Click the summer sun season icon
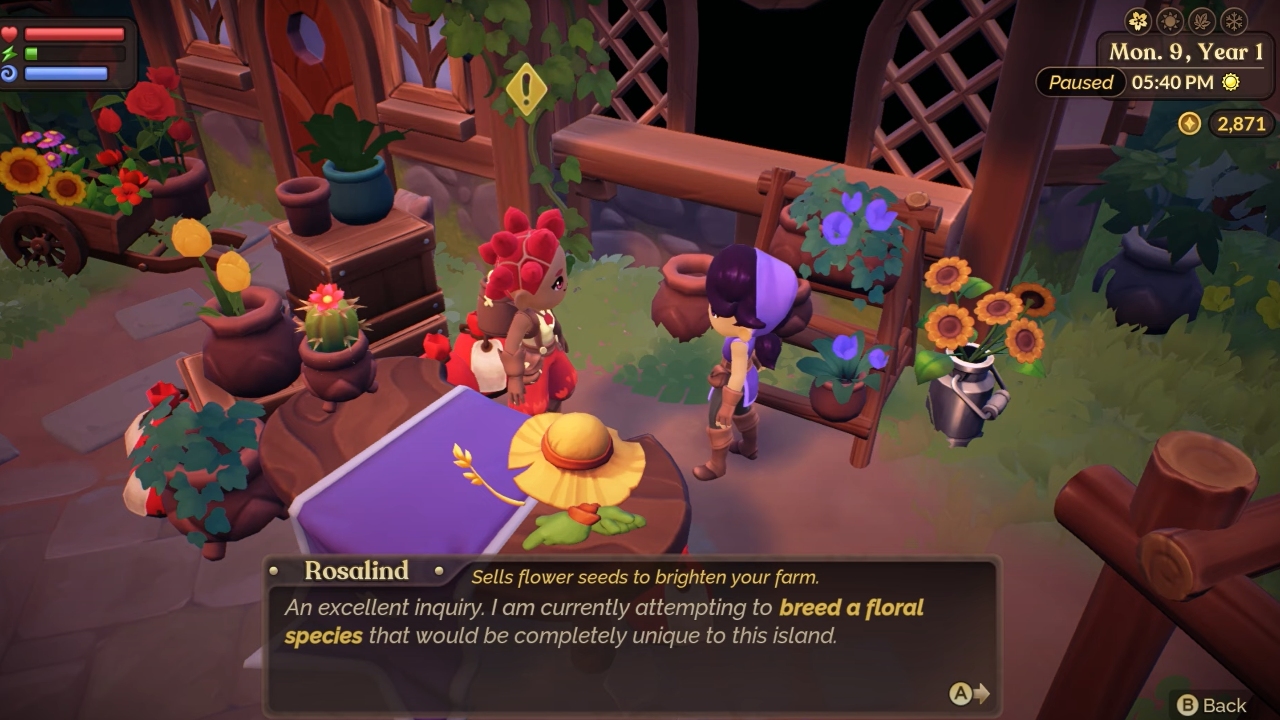The image size is (1280, 720). (x=1169, y=19)
